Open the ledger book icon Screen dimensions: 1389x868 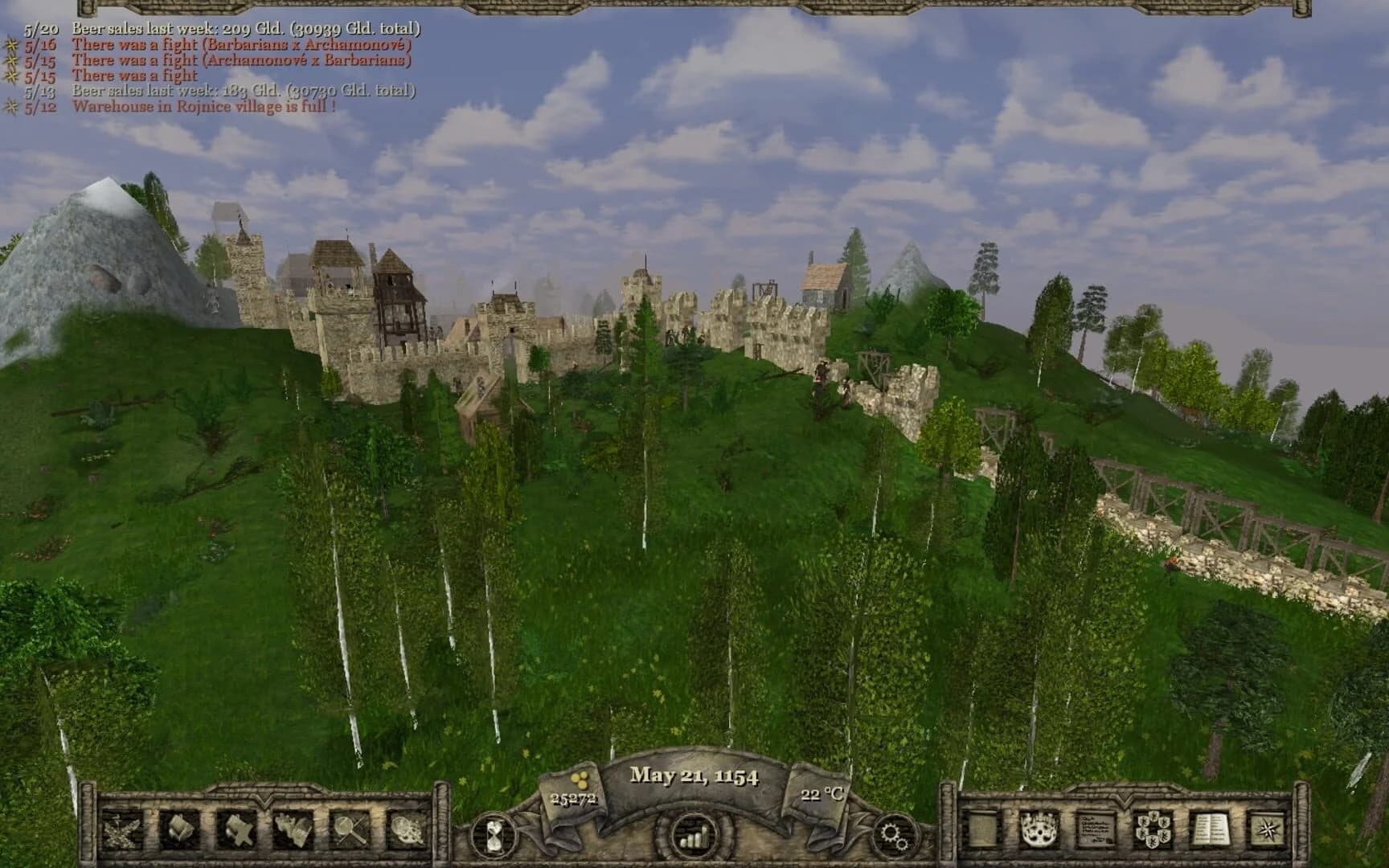[1211, 830]
